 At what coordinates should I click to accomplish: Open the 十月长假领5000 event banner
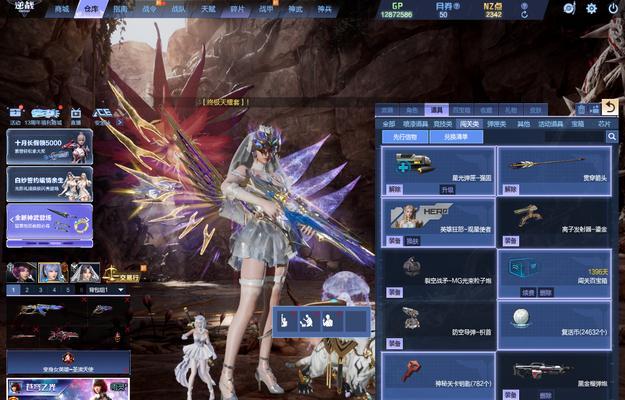tap(49, 145)
